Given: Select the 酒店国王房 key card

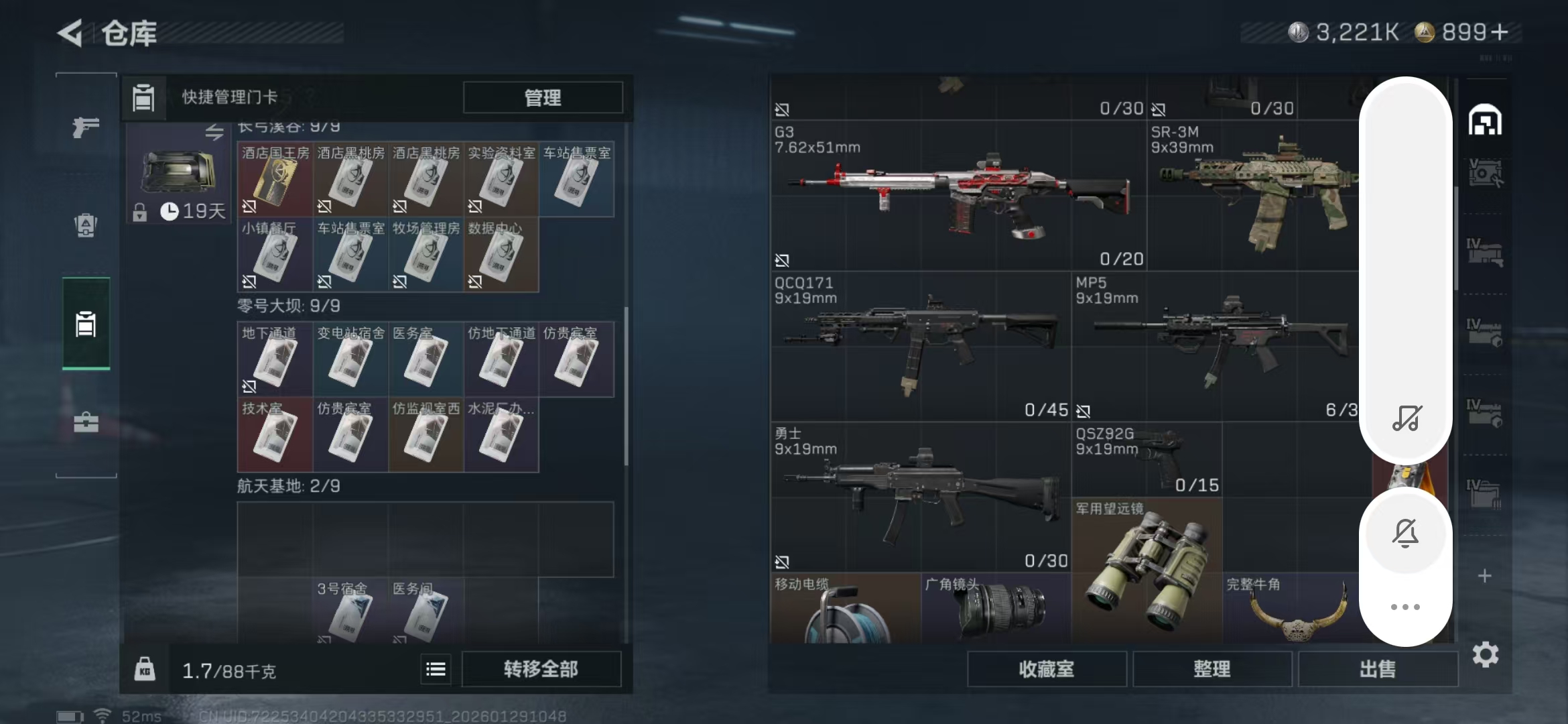Looking at the screenshot, I should [275, 180].
